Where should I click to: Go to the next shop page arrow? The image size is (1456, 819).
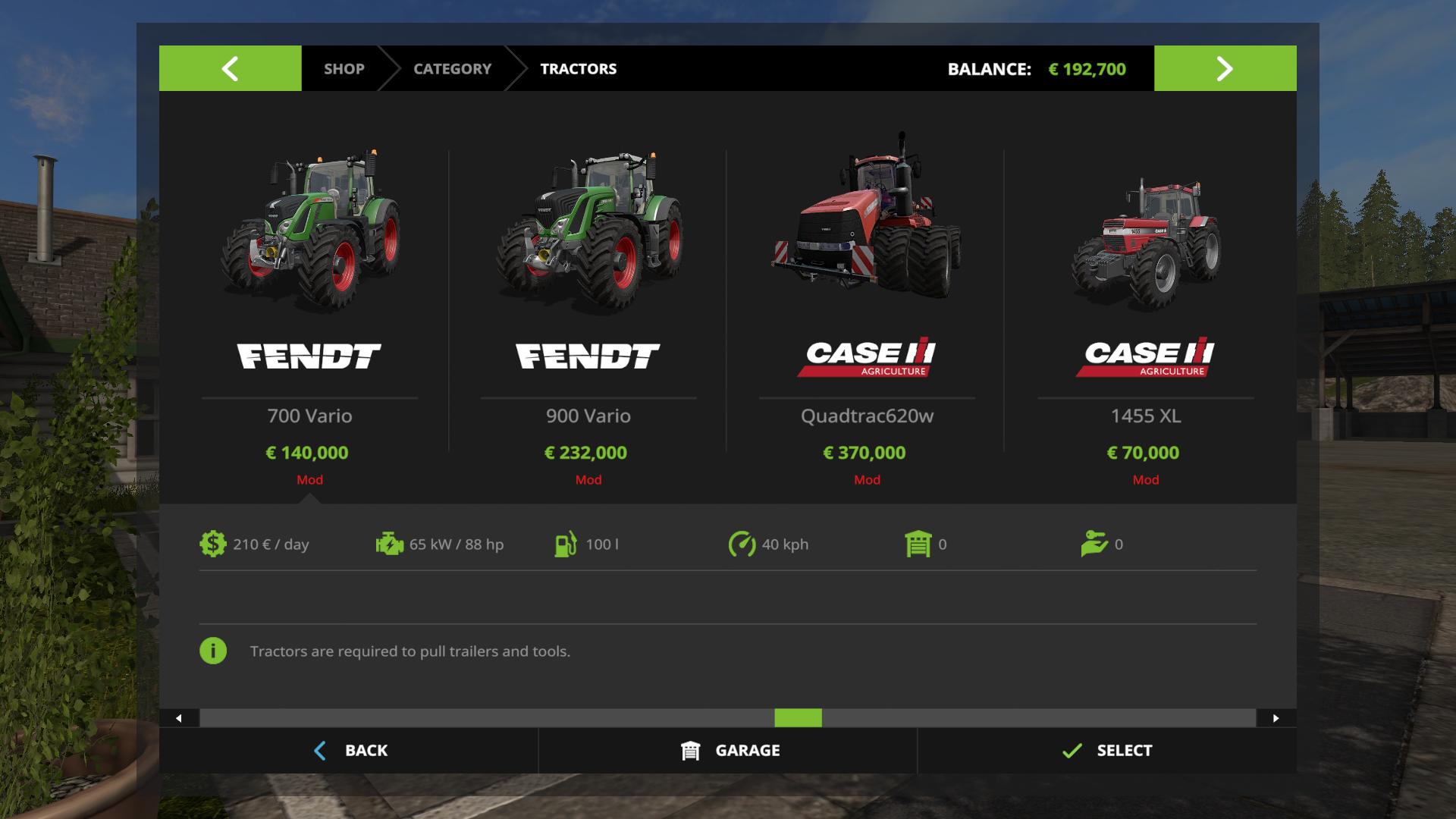[x=1225, y=68]
